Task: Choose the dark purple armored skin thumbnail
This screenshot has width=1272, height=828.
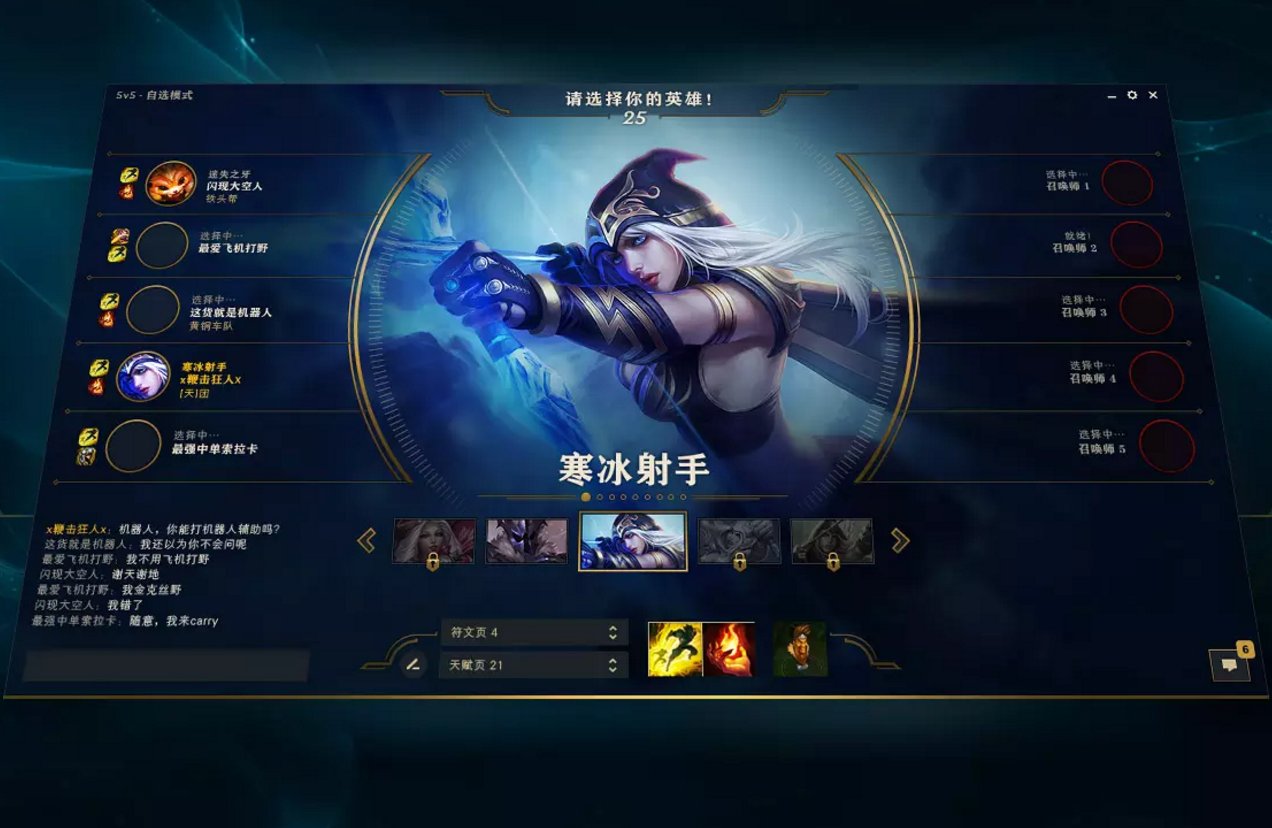Action: click(526, 541)
